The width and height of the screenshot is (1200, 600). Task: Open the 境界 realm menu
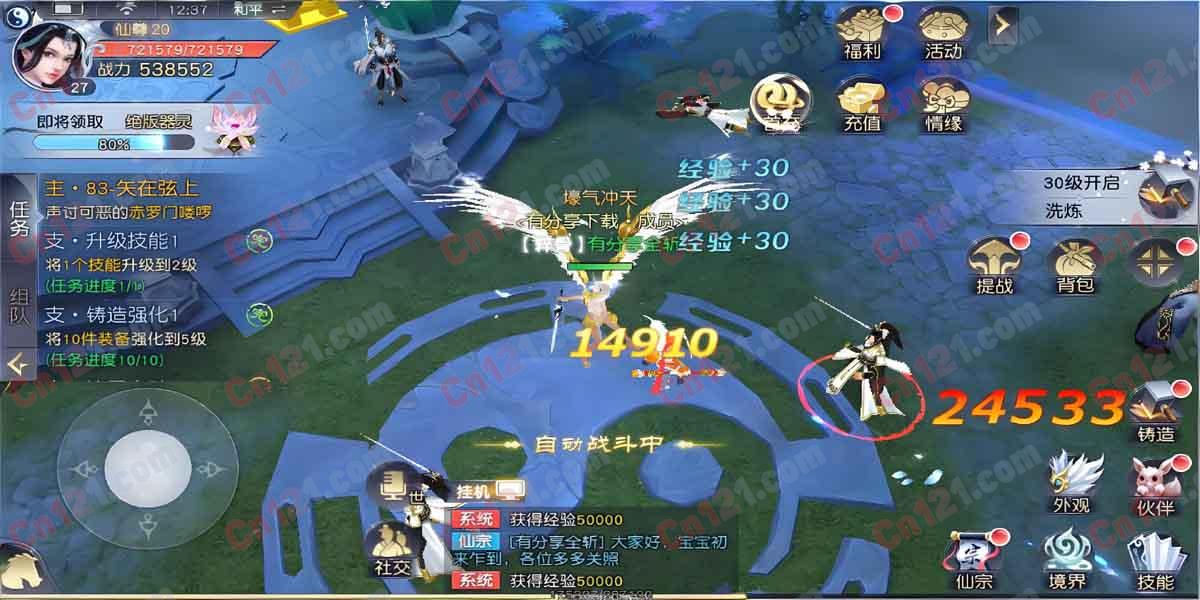tap(1066, 560)
